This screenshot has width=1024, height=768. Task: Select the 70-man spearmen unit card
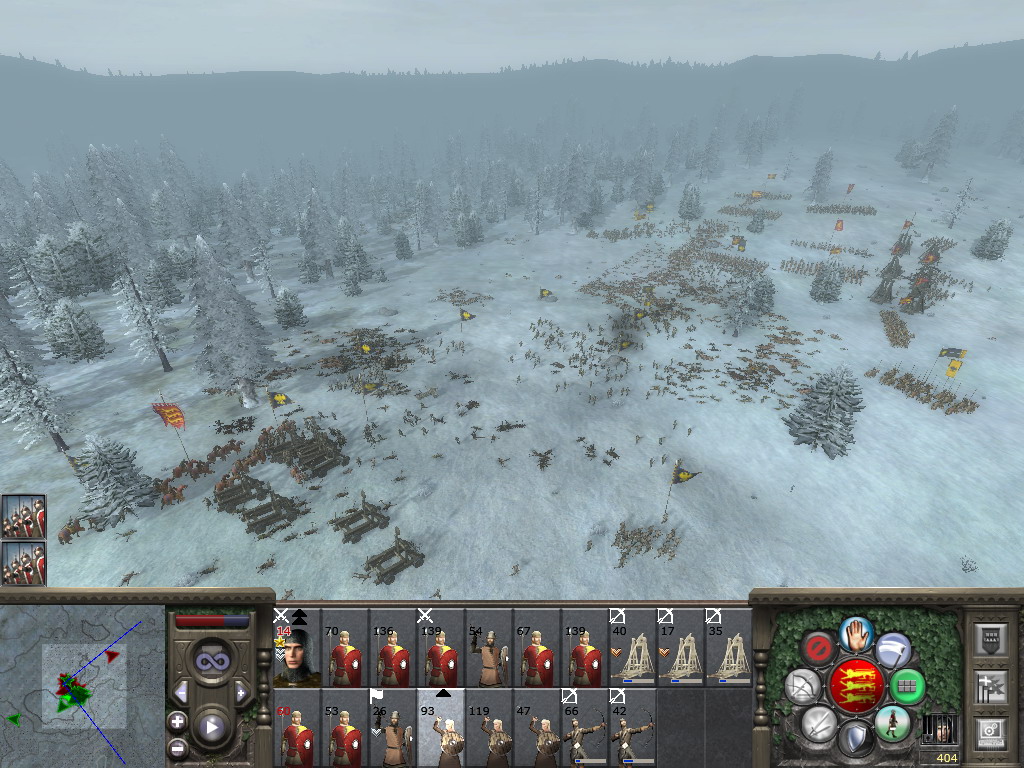(x=344, y=650)
